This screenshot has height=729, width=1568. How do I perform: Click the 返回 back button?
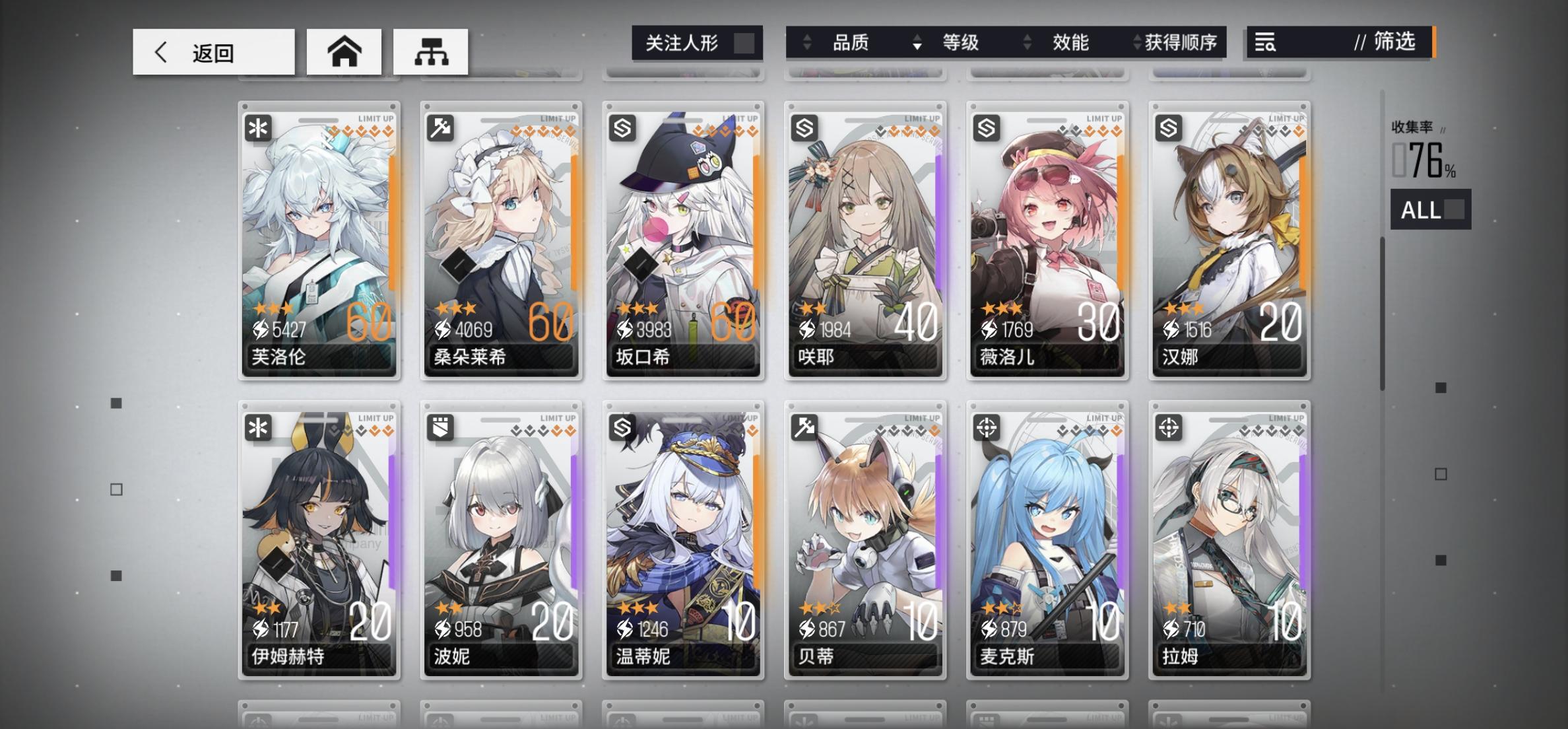pyautogui.click(x=212, y=52)
